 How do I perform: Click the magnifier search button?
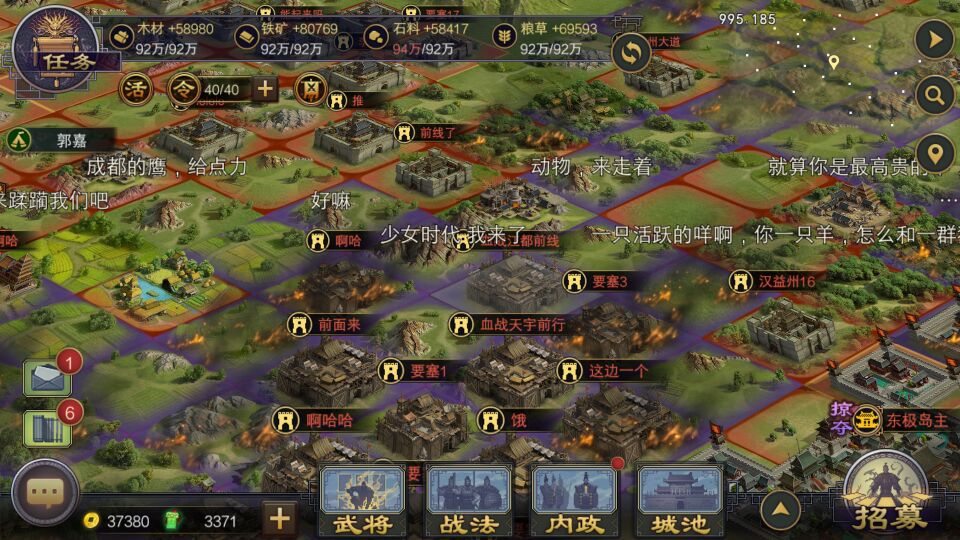point(935,96)
